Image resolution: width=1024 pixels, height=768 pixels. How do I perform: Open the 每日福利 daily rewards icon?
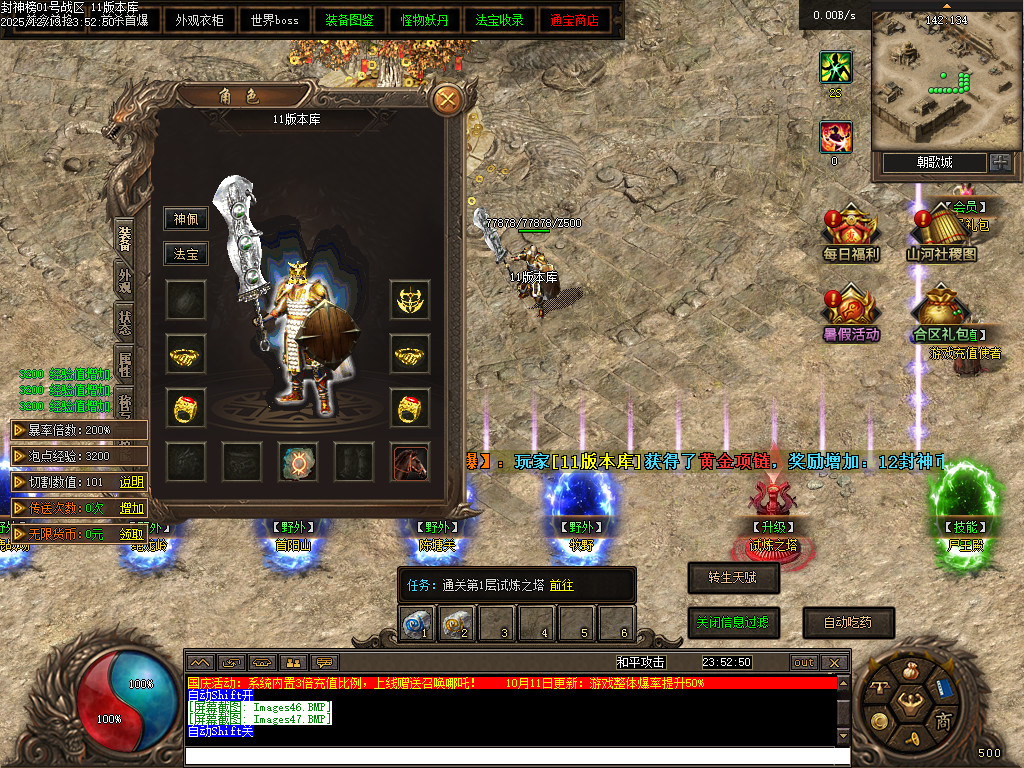[x=851, y=235]
